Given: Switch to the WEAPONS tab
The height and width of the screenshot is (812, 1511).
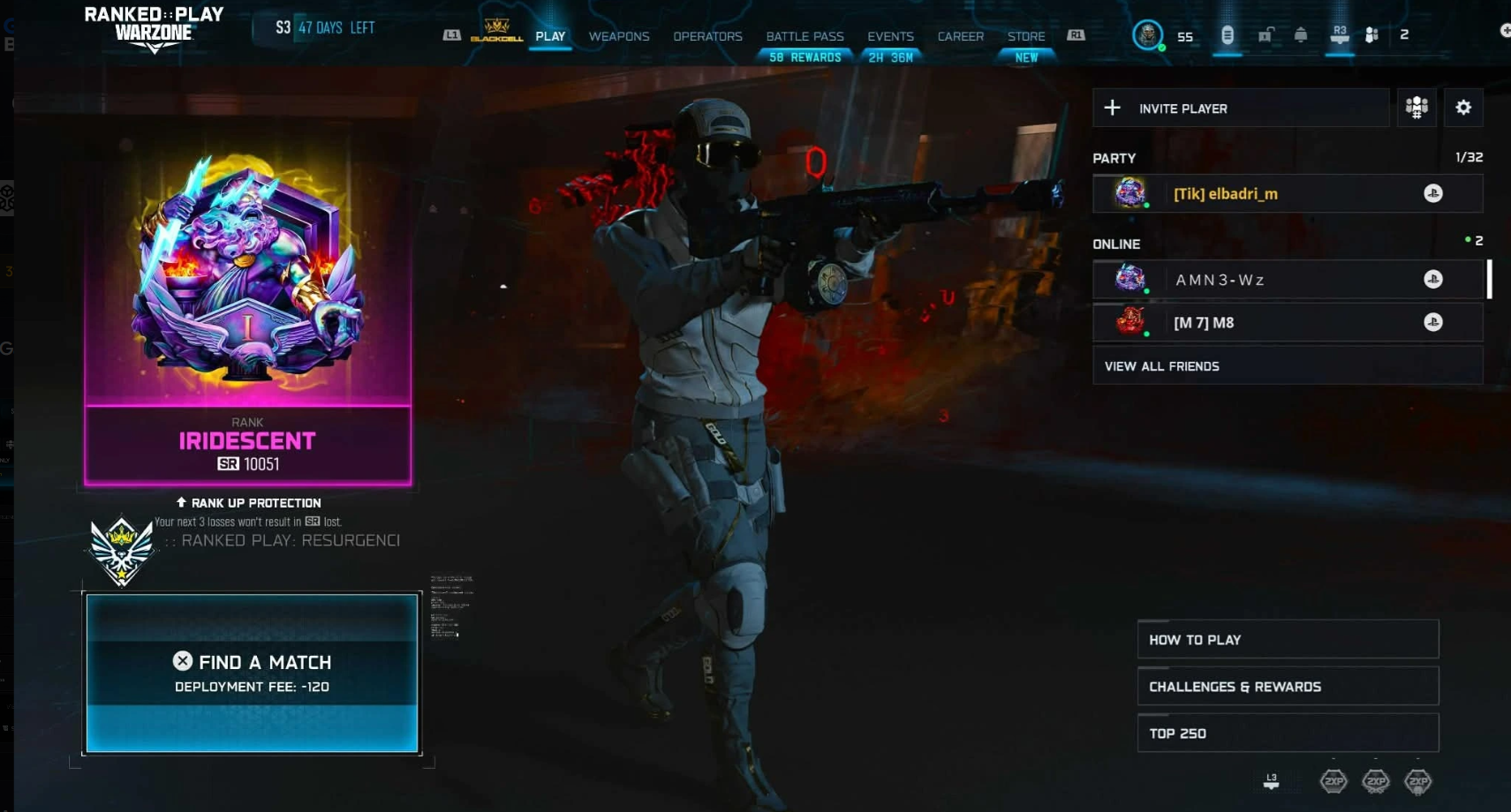Looking at the screenshot, I should pos(618,36).
